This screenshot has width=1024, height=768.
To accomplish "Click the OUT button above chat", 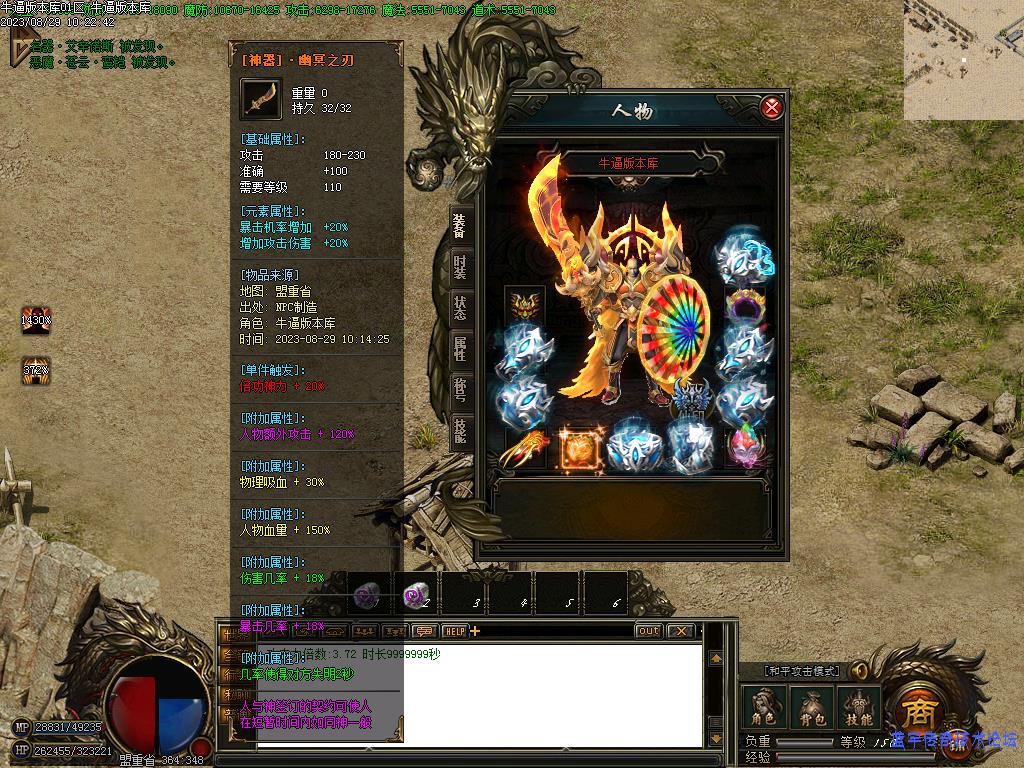I will point(648,631).
